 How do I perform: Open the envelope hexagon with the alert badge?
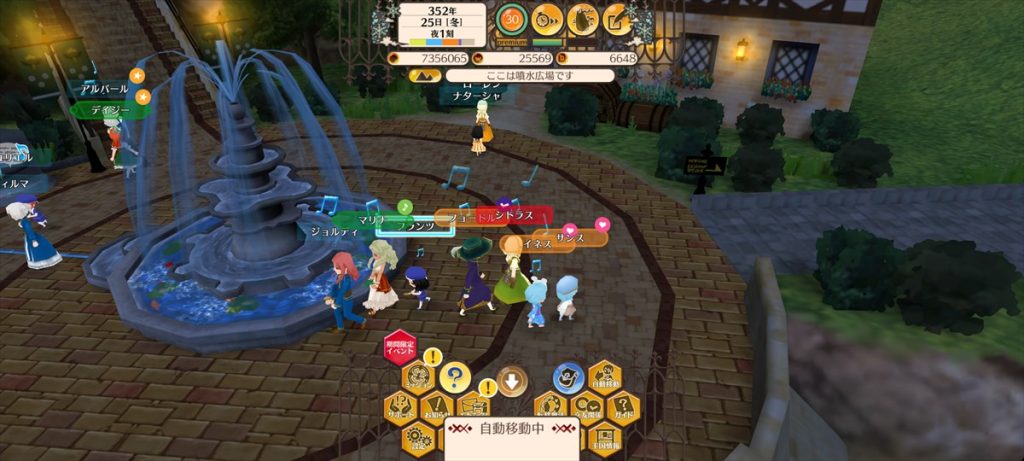tap(473, 407)
